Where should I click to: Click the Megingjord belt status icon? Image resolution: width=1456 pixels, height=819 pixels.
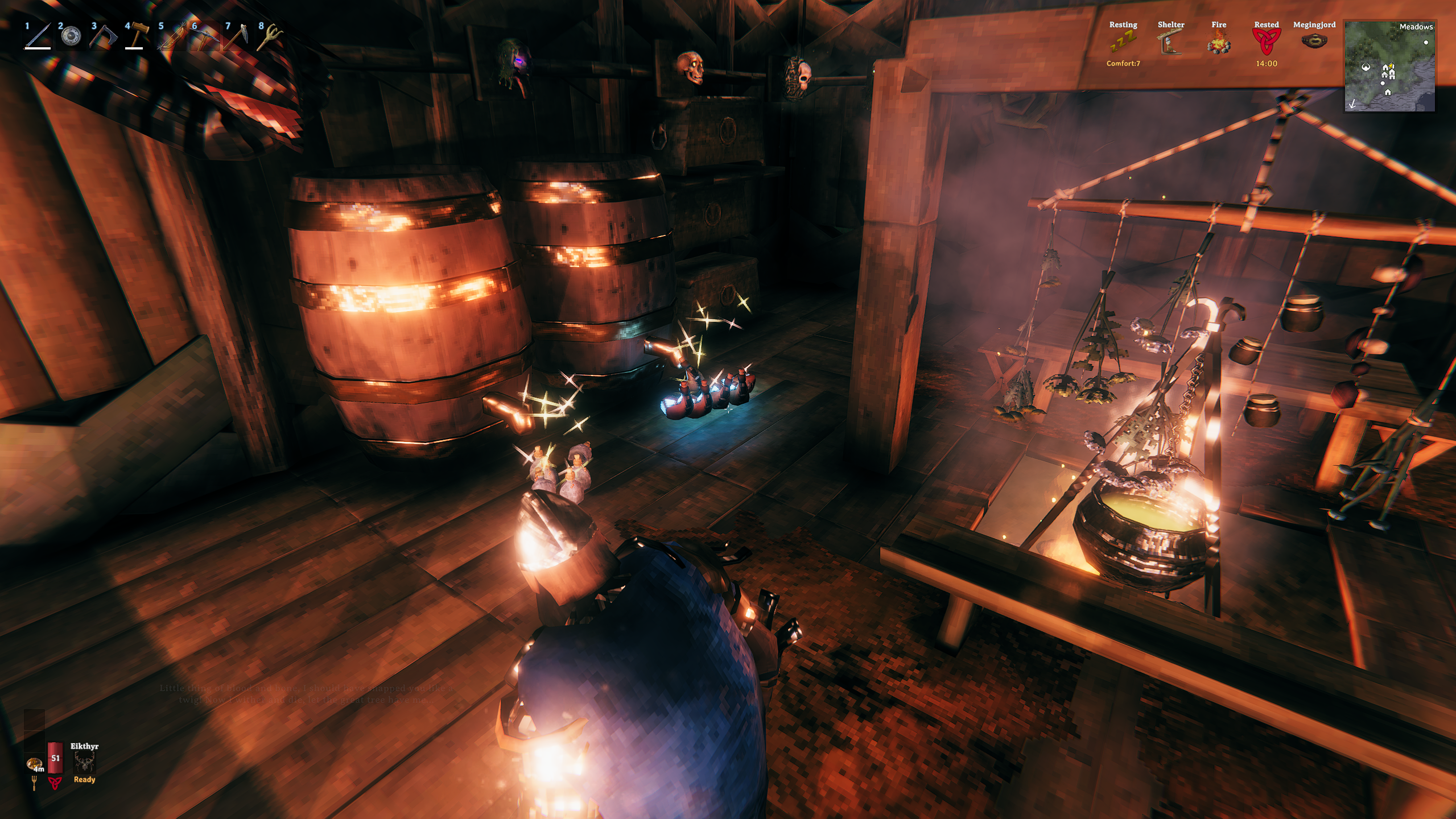tap(1314, 41)
